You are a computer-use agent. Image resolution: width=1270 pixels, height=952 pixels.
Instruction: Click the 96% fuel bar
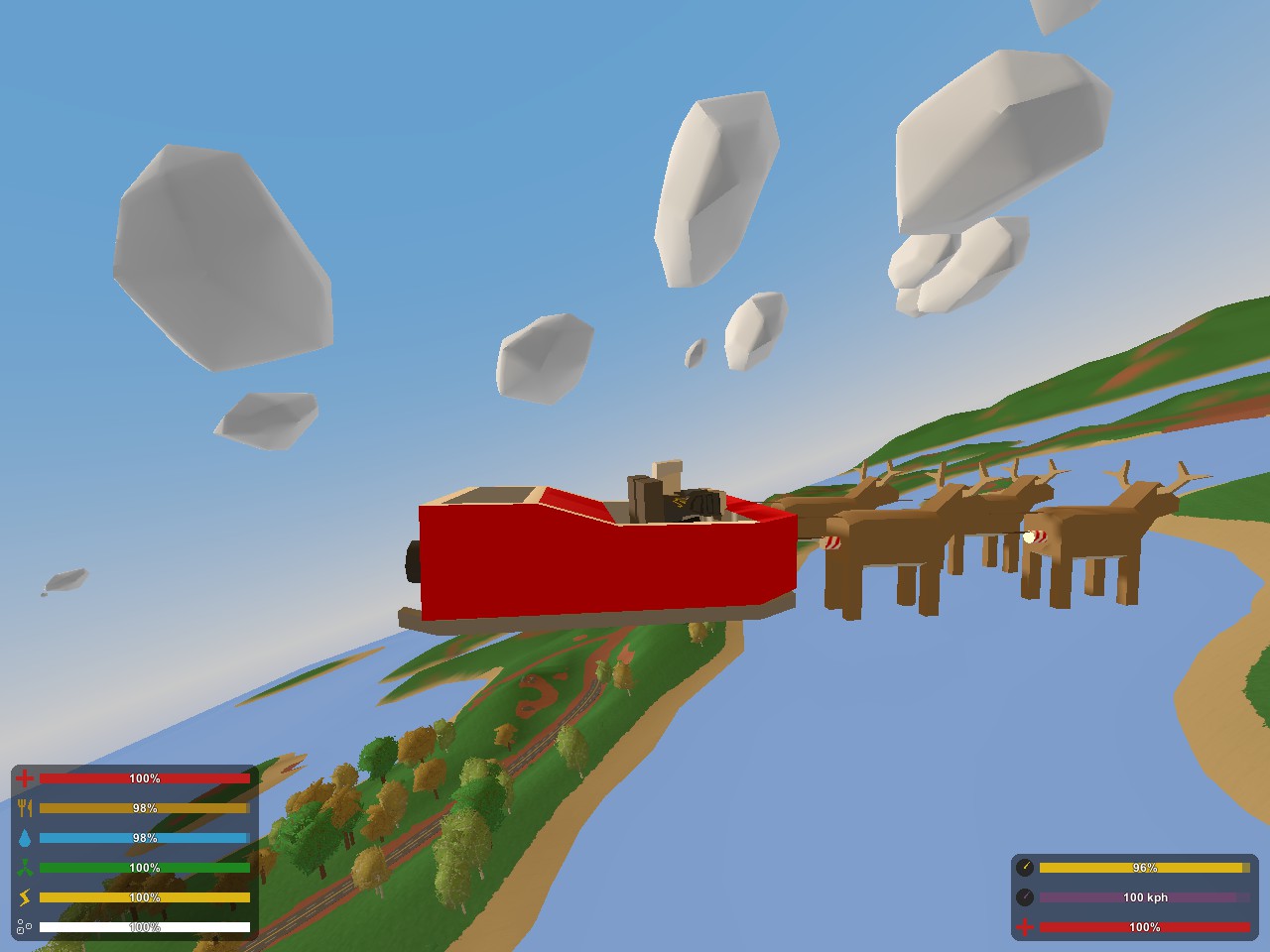coord(1143,867)
